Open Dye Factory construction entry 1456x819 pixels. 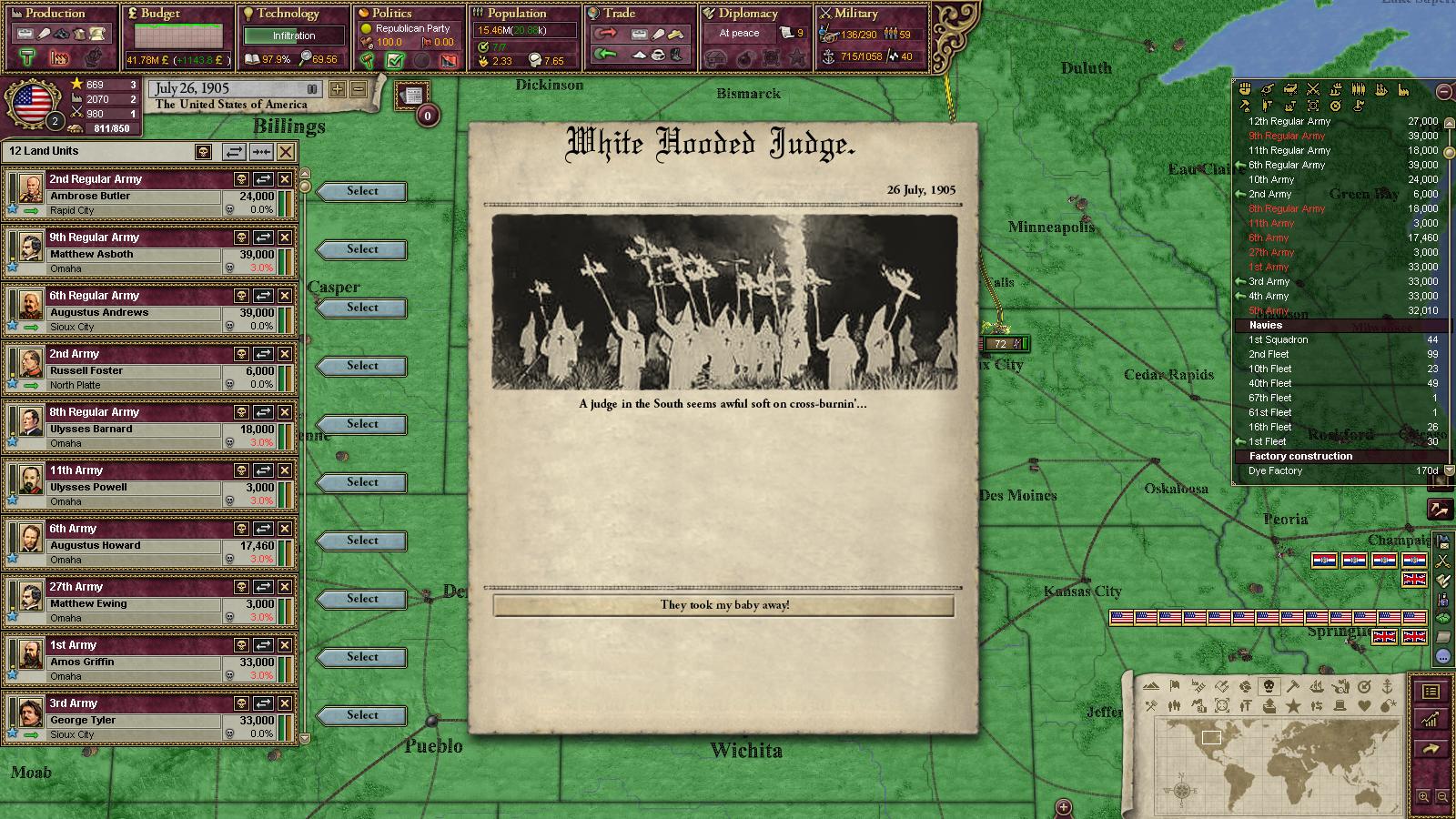click(x=1275, y=470)
